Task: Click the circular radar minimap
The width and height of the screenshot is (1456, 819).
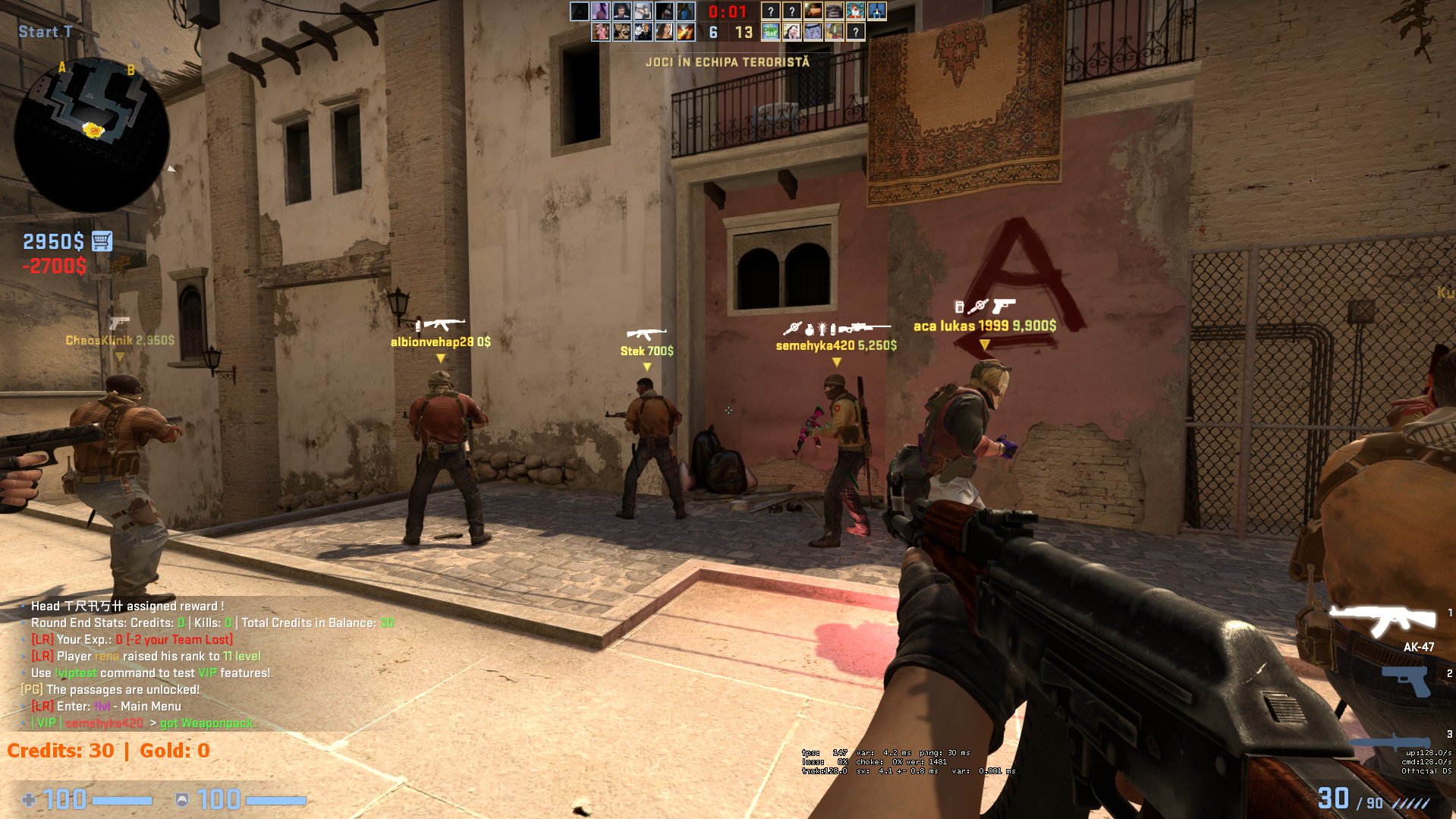Action: 91,134
